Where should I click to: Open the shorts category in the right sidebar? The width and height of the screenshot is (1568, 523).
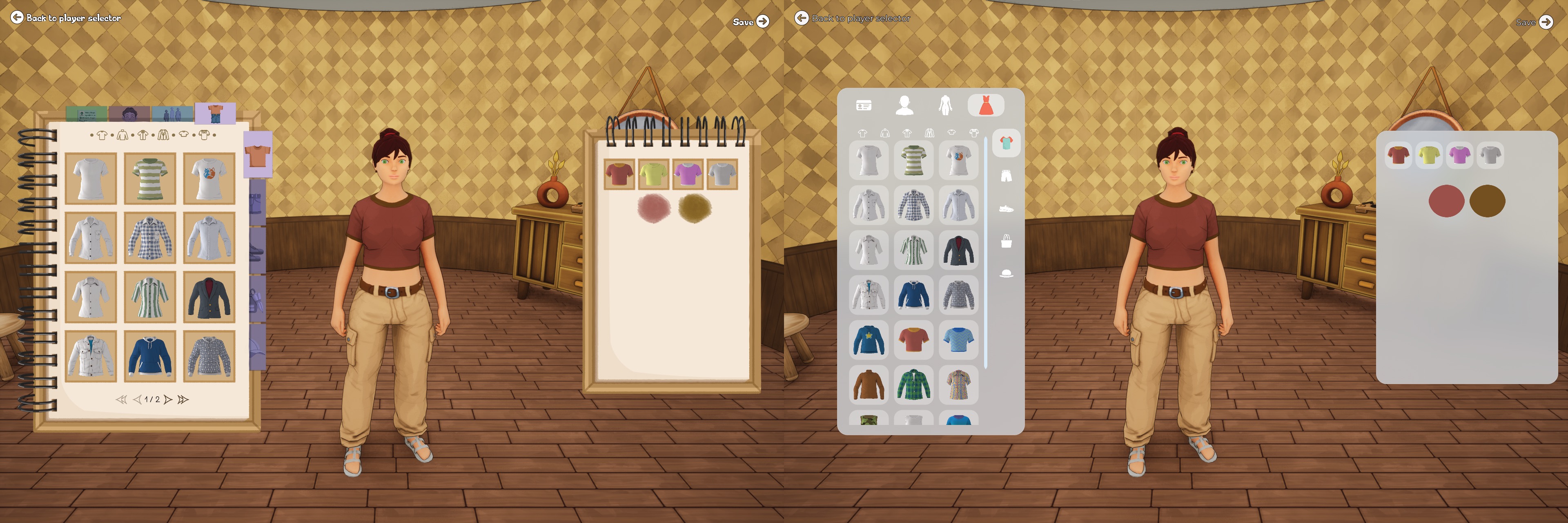(1006, 177)
